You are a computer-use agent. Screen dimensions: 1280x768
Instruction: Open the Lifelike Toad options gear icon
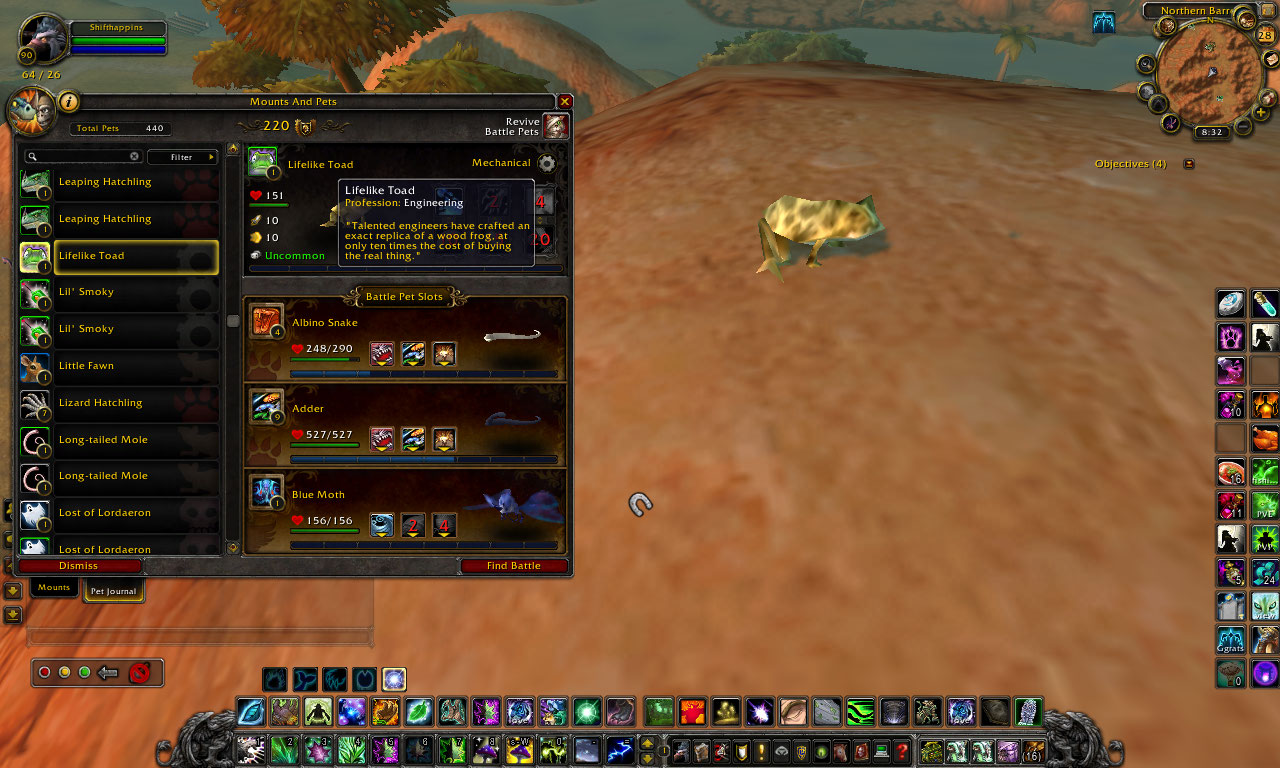[x=547, y=163]
